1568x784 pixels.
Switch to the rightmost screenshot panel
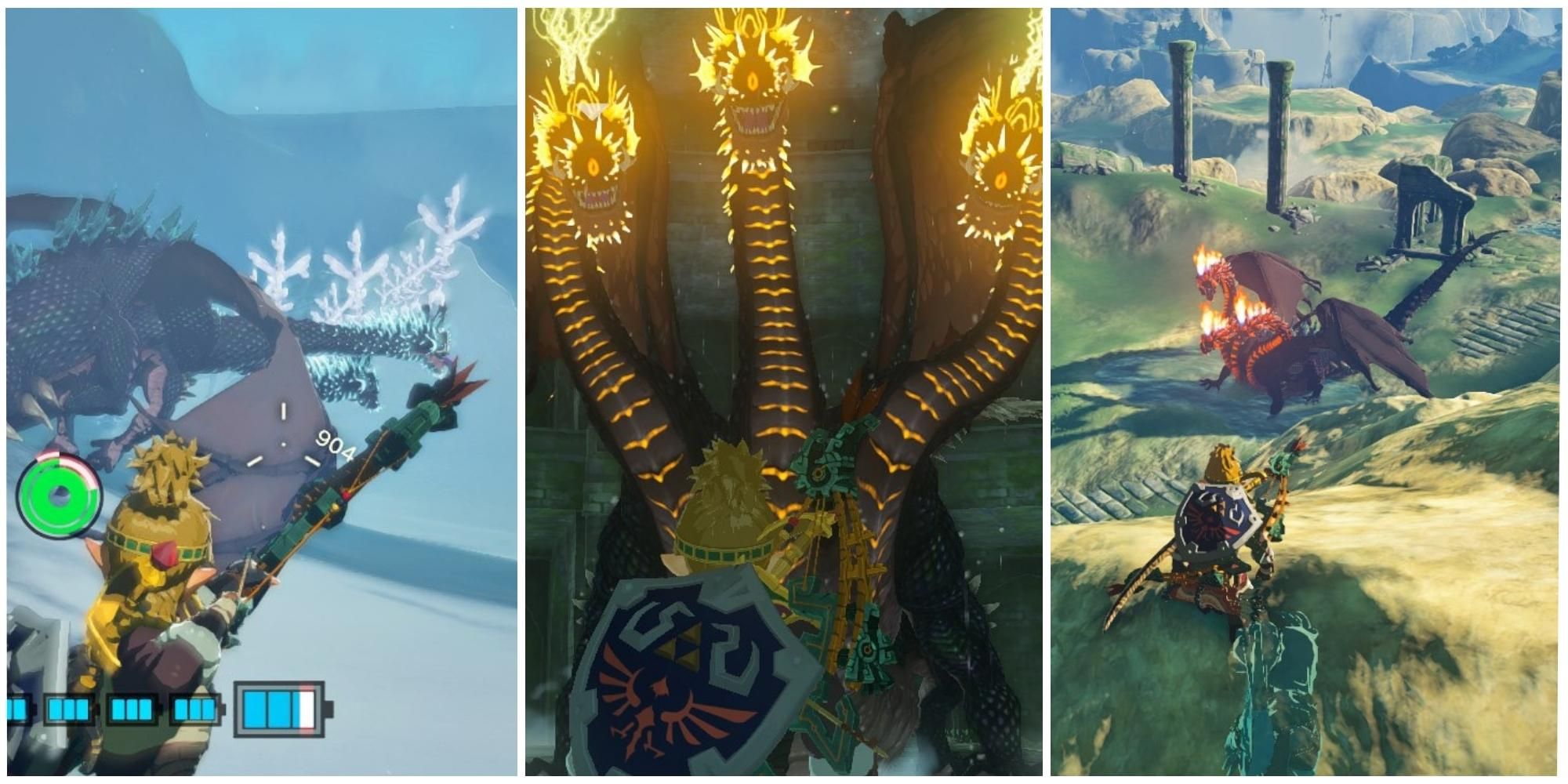1309,392
